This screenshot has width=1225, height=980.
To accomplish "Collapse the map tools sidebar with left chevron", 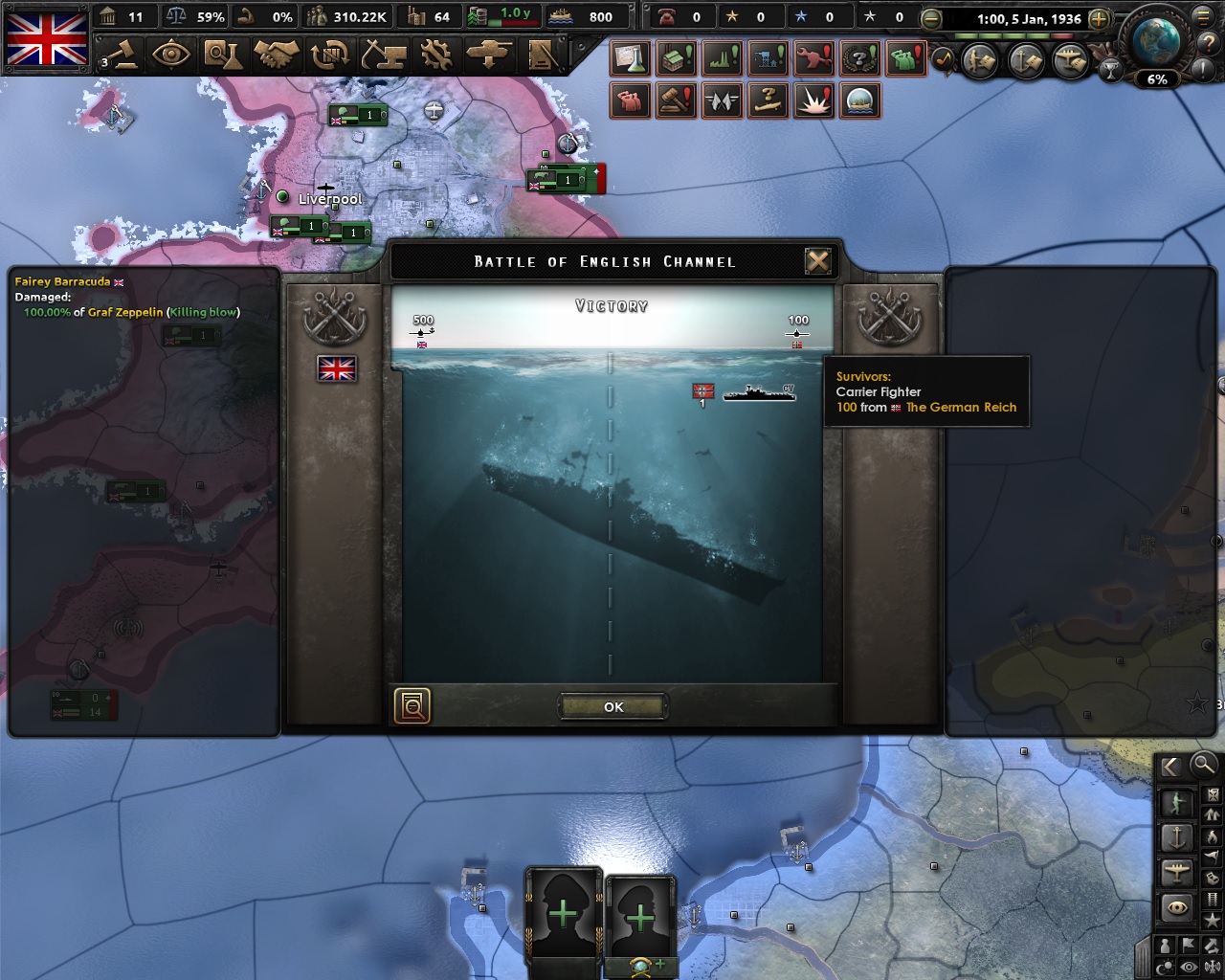I will (x=1170, y=767).
